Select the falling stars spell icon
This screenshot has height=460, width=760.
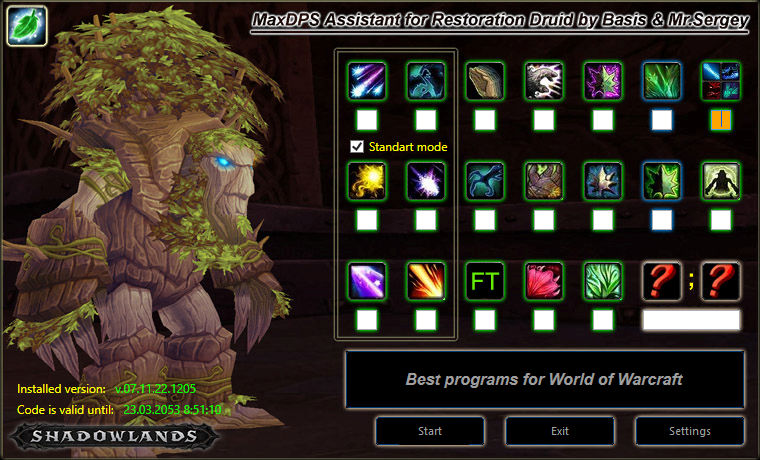[x=367, y=81]
